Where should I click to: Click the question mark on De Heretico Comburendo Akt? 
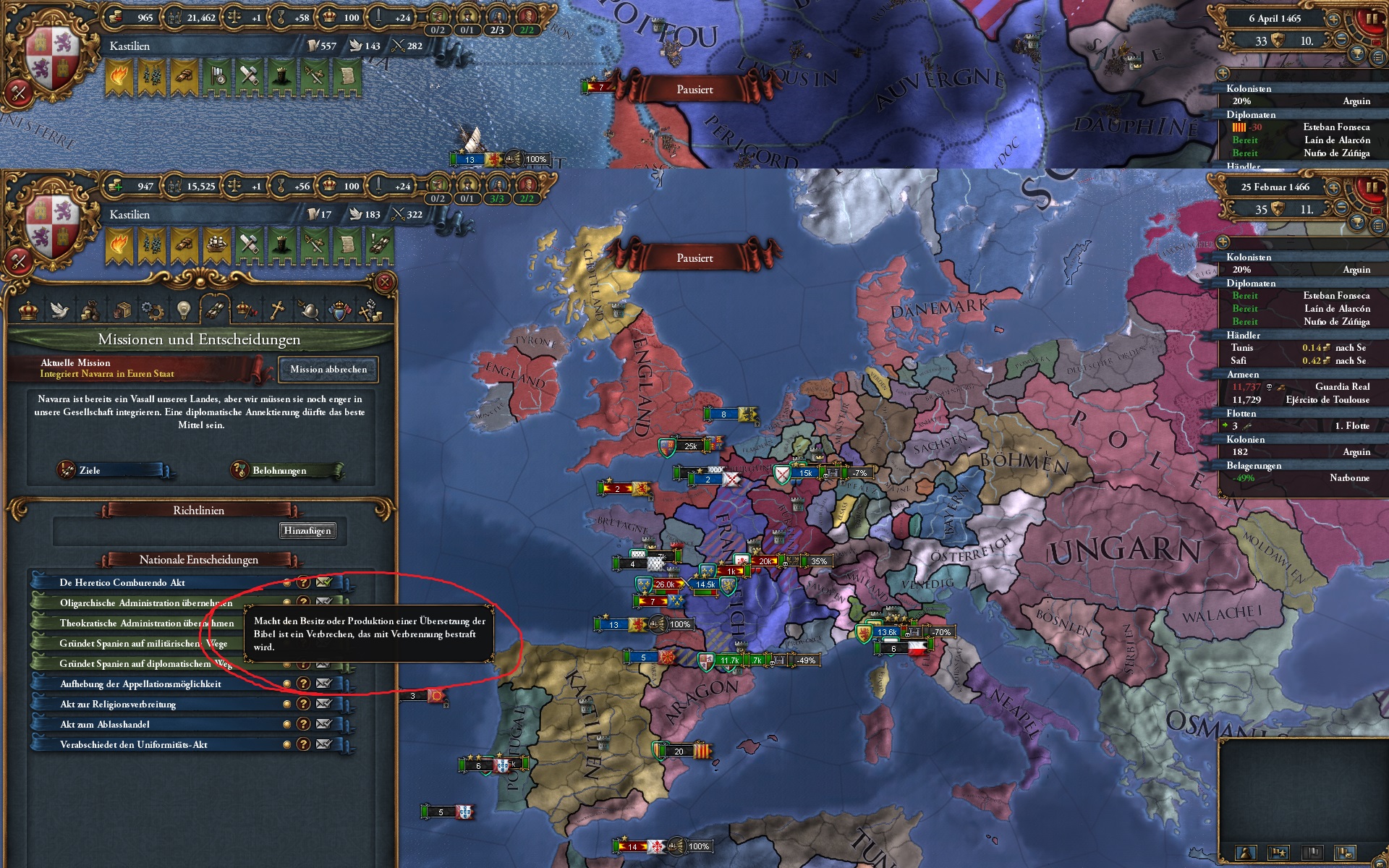302,582
